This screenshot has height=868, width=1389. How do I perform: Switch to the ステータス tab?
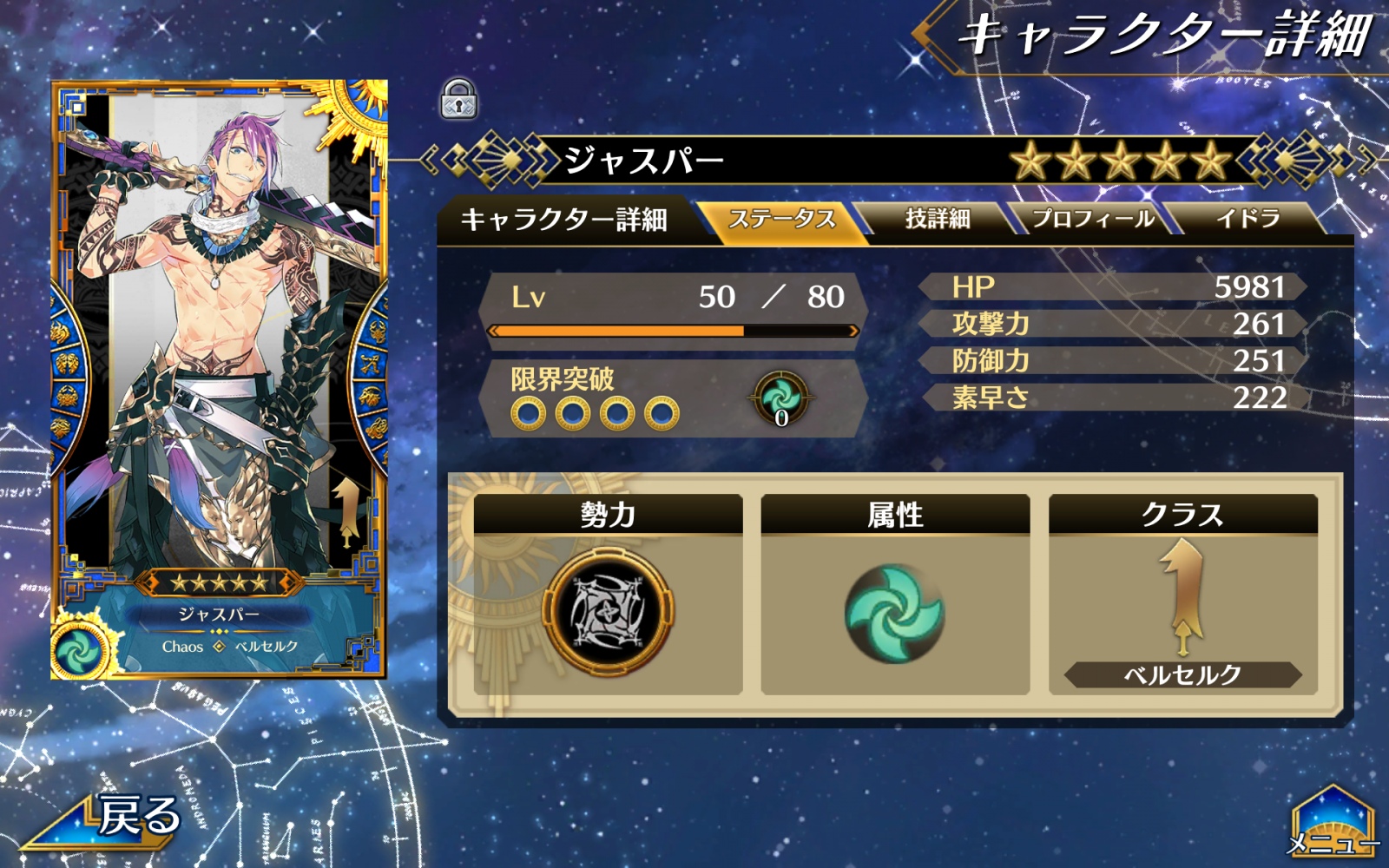pos(782,219)
